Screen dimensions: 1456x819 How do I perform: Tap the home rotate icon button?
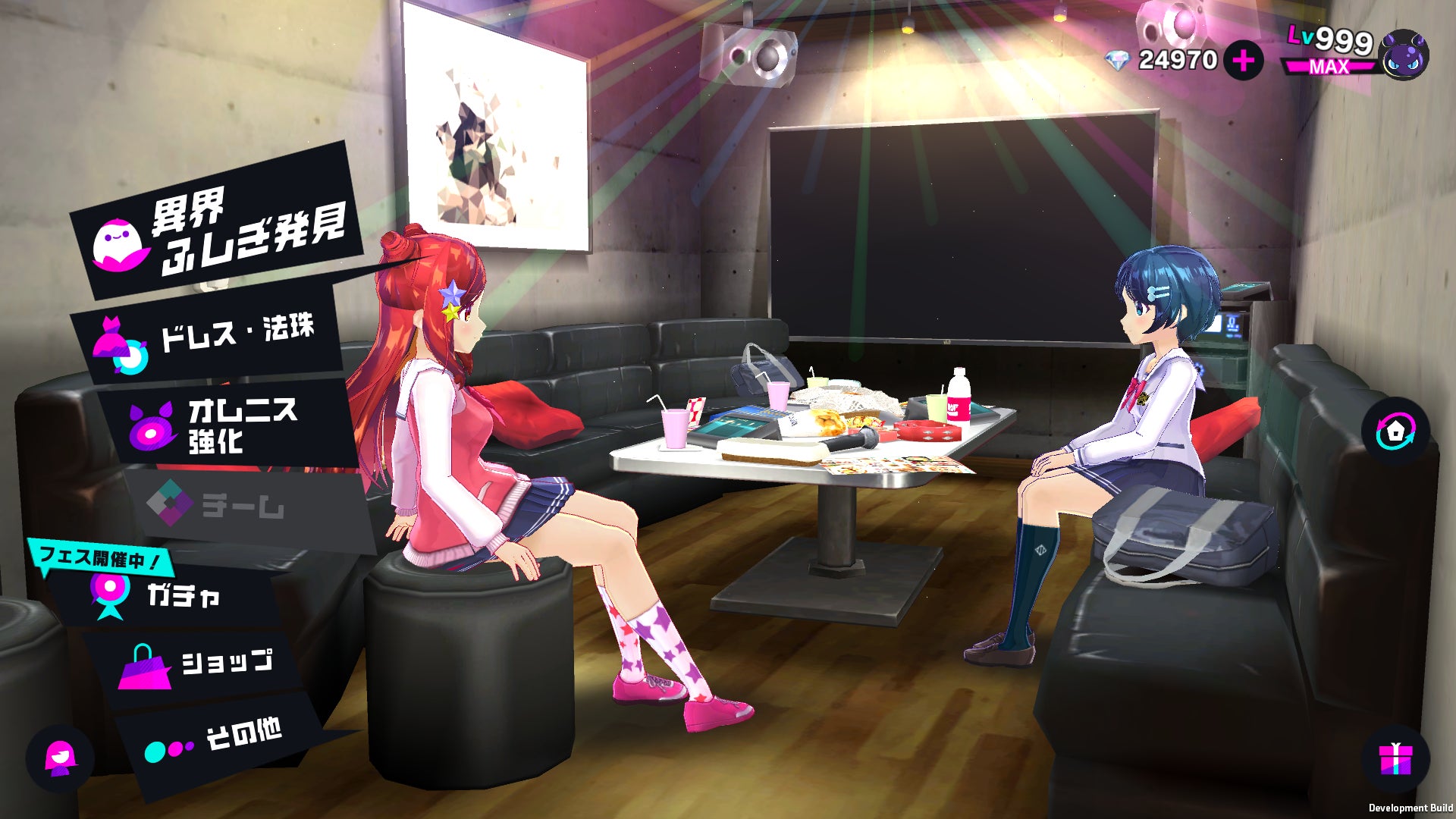pyautogui.click(x=1396, y=431)
